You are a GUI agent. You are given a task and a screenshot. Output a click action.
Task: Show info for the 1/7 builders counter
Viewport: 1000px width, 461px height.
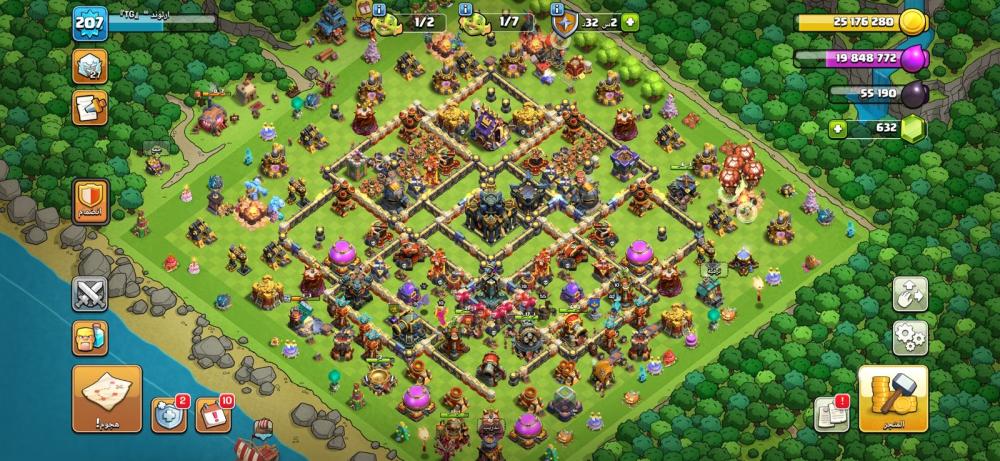pos(465,9)
